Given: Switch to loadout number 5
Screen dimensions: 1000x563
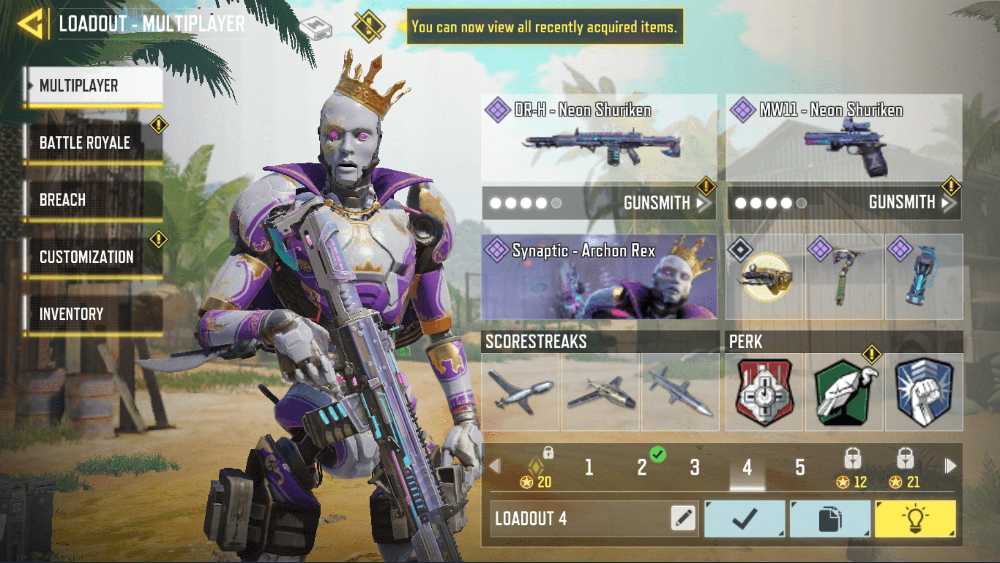Looking at the screenshot, I should tap(800, 467).
